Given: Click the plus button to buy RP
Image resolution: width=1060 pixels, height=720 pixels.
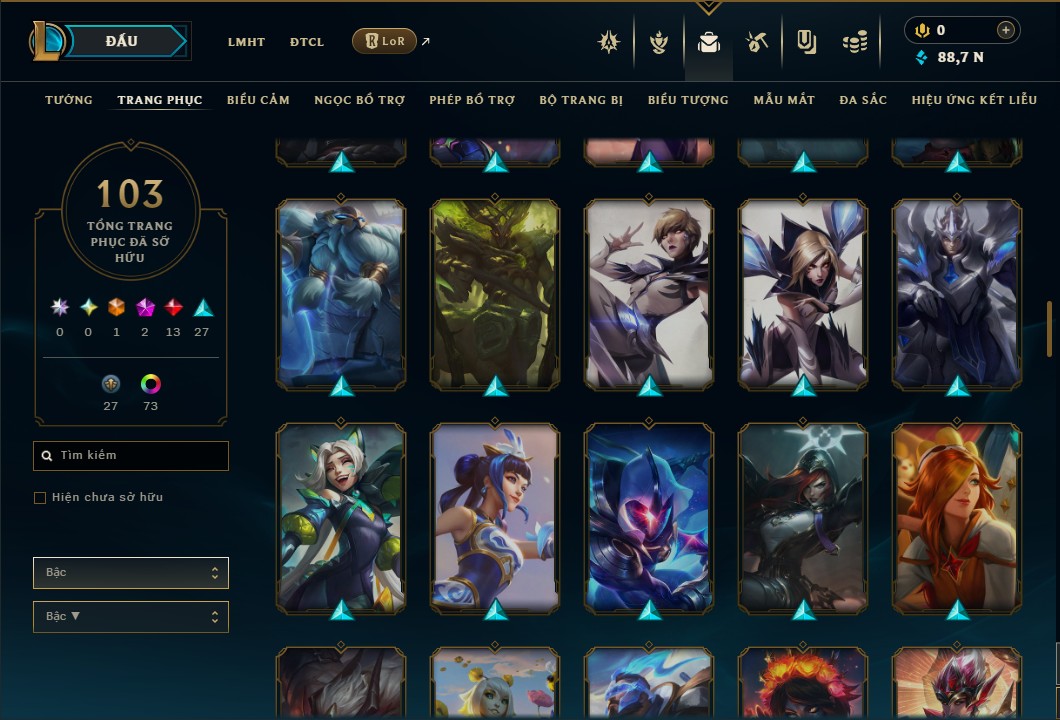Looking at the screenshot, I should tap(1006, 30).
